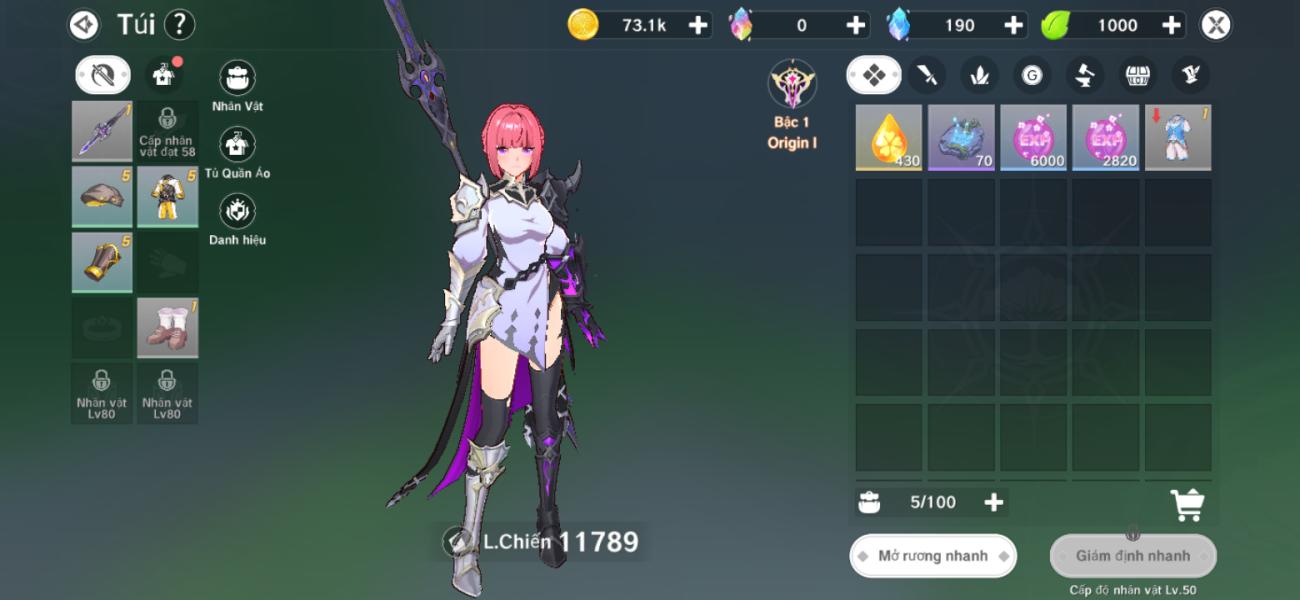Add more blue crystals
The image size is (1300, 600).
click(1013, 25)
